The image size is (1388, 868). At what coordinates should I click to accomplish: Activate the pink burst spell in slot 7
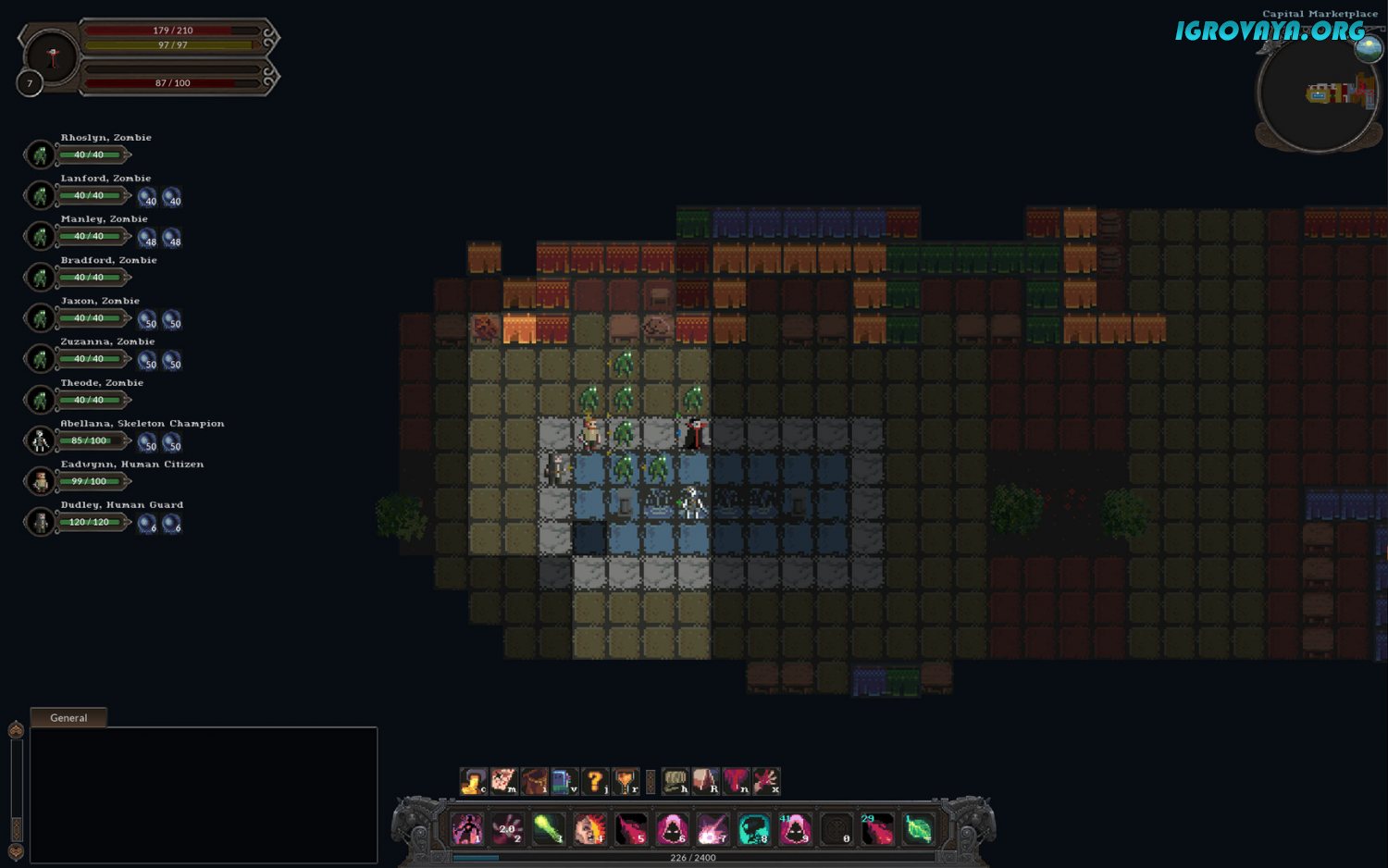click(713, 829)
